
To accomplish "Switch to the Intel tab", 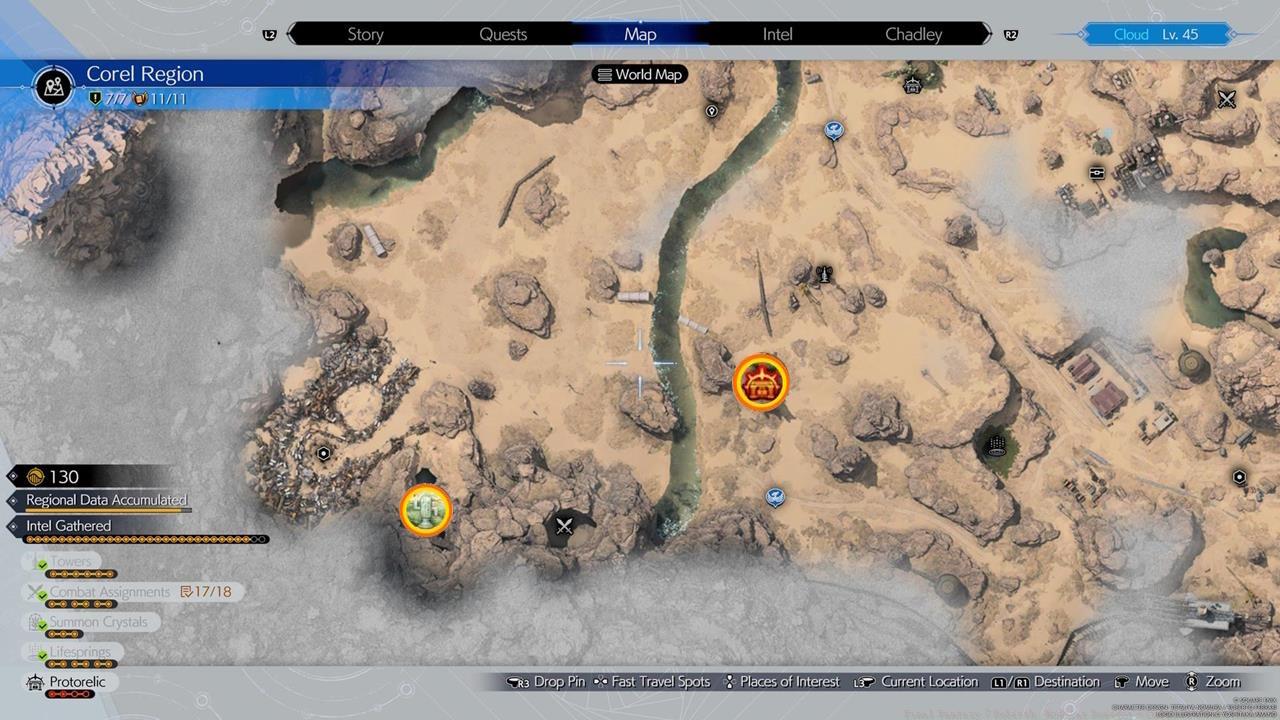I will click(x=777, y=34).
